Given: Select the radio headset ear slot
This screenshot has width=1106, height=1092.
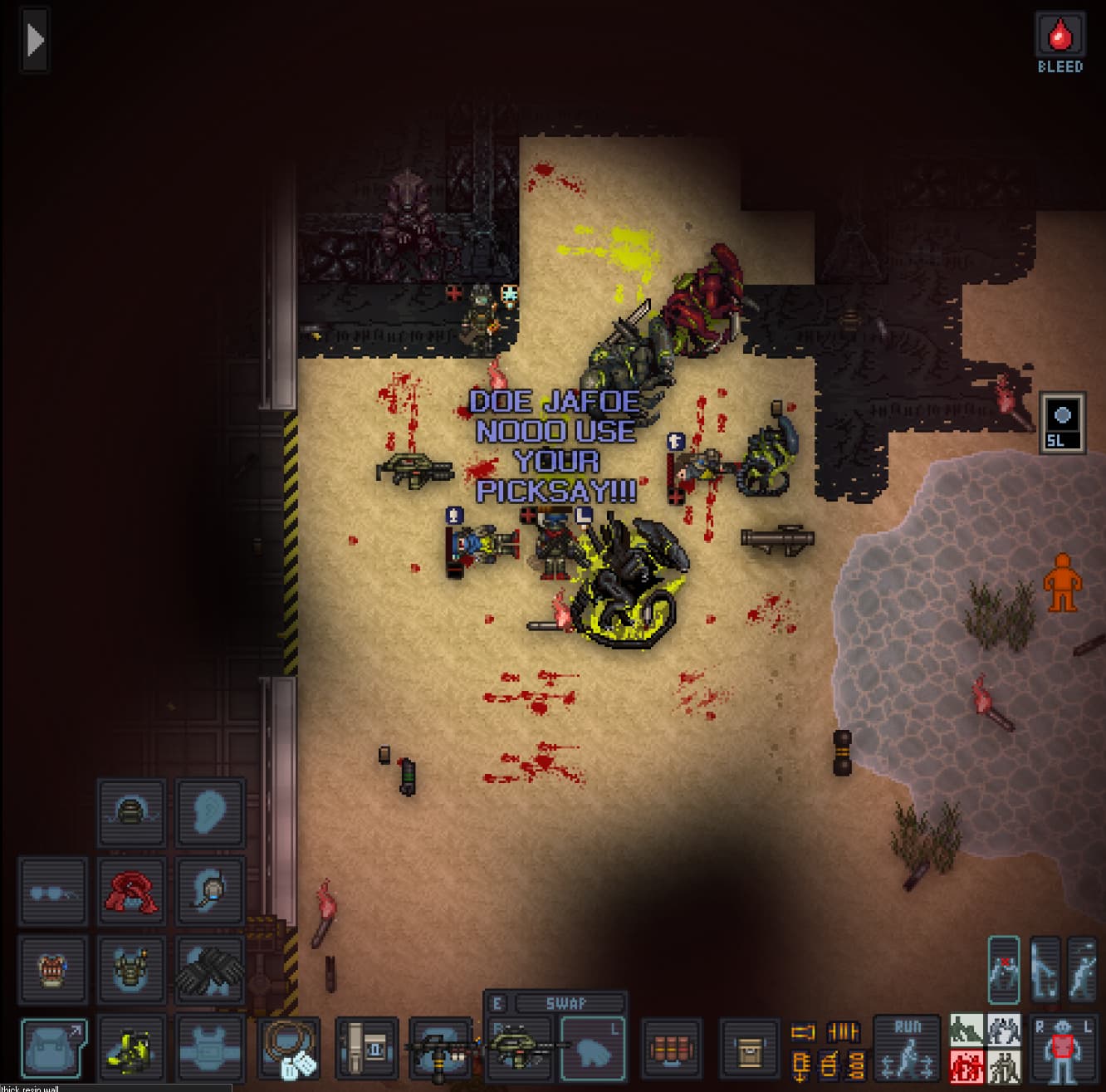Looking at the screenshot, I should pos(209,890).
